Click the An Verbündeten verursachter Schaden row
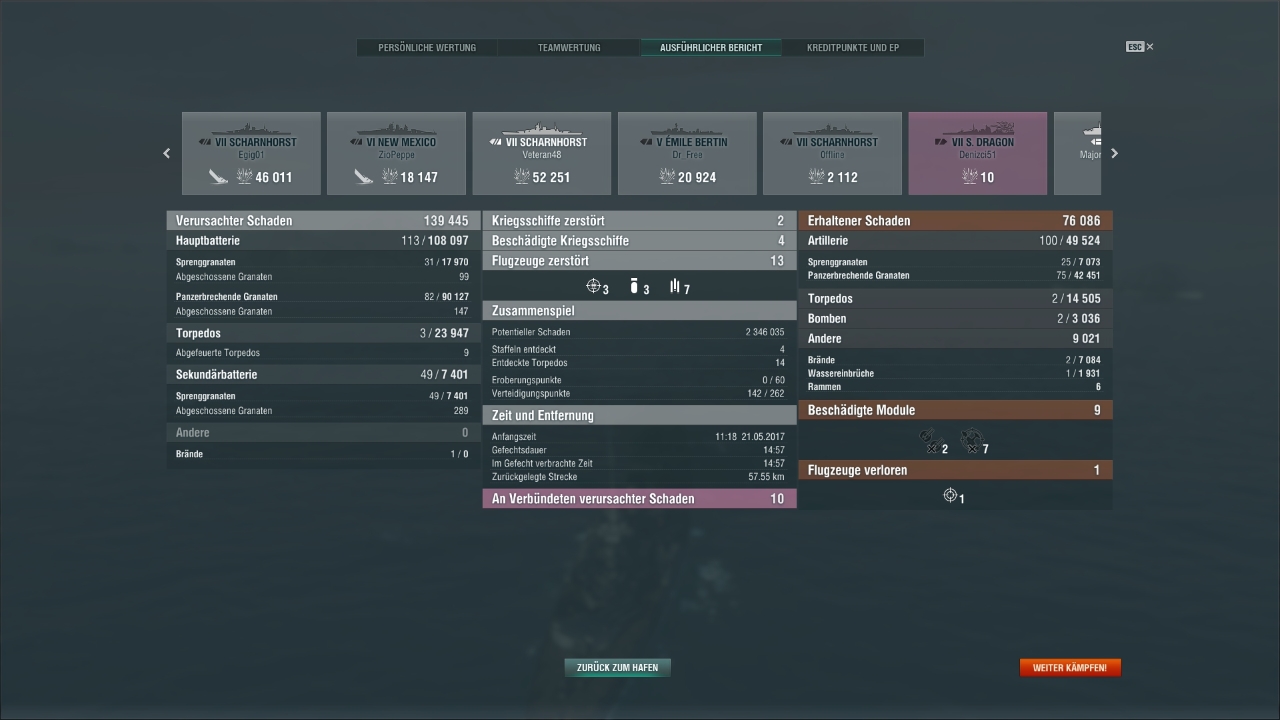 [x=640, y=498]
